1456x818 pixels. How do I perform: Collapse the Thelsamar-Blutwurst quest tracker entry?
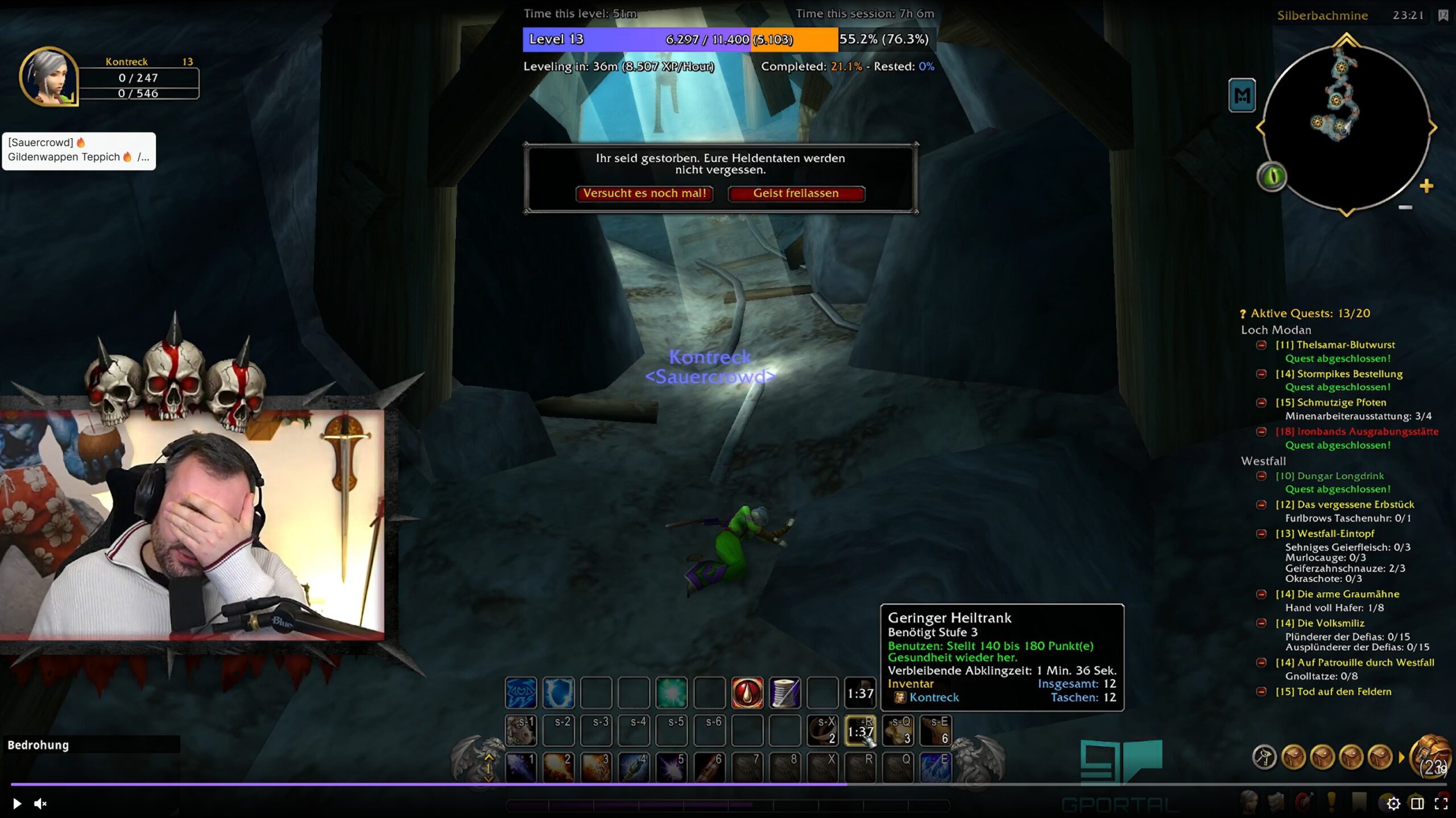(1261, 345)
